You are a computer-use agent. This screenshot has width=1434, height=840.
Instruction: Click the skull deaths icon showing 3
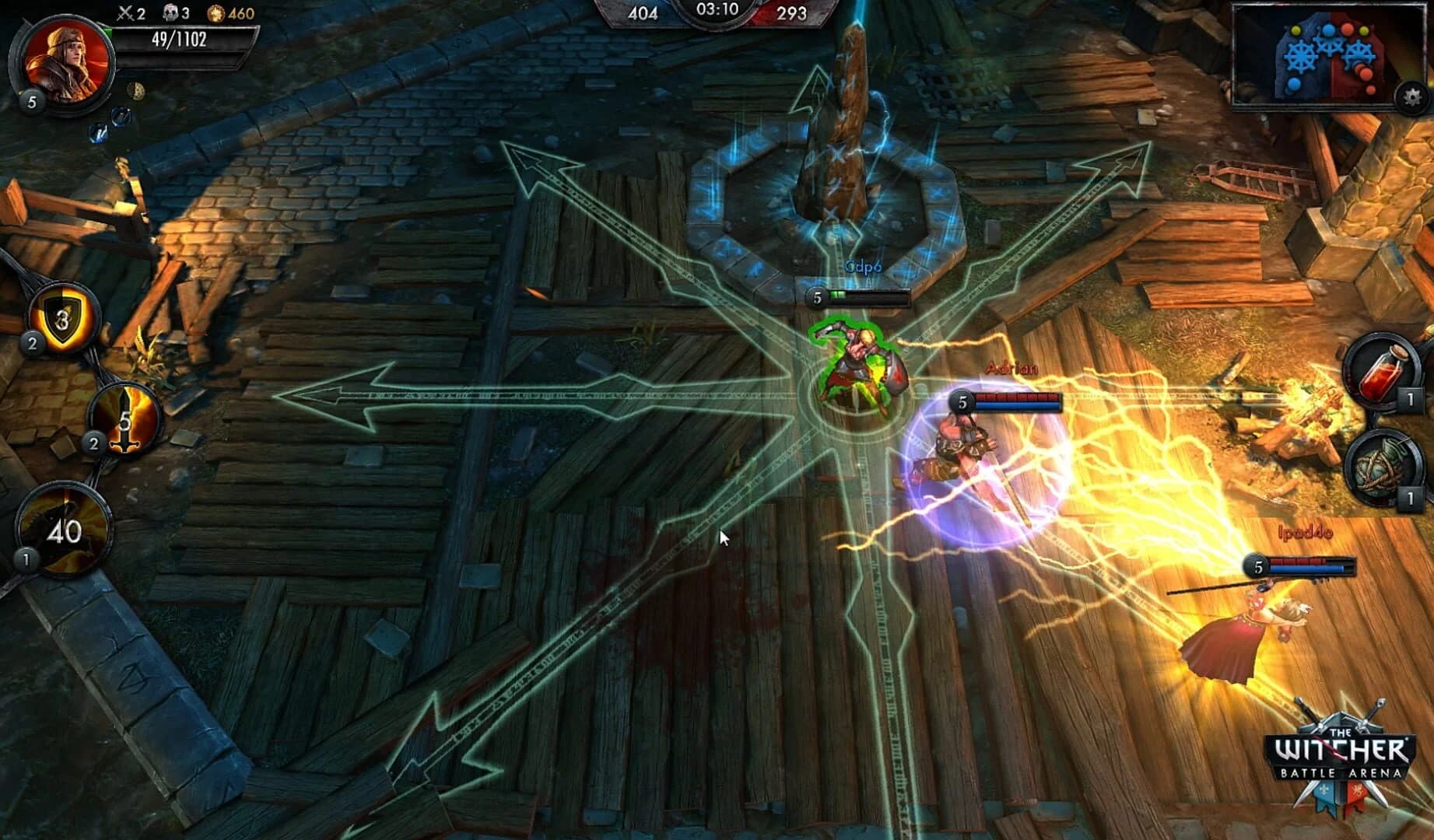click(x=171, y=12)
